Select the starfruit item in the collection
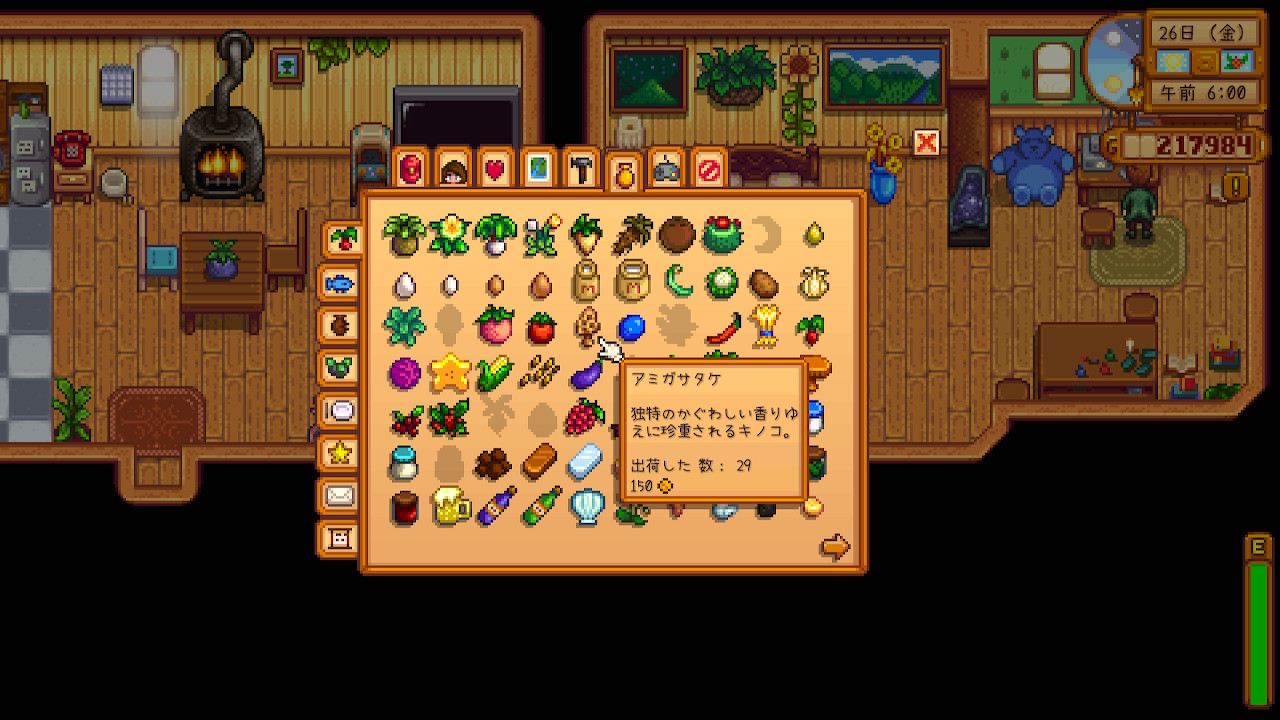 pyautogui.click(x=450, y=374)
